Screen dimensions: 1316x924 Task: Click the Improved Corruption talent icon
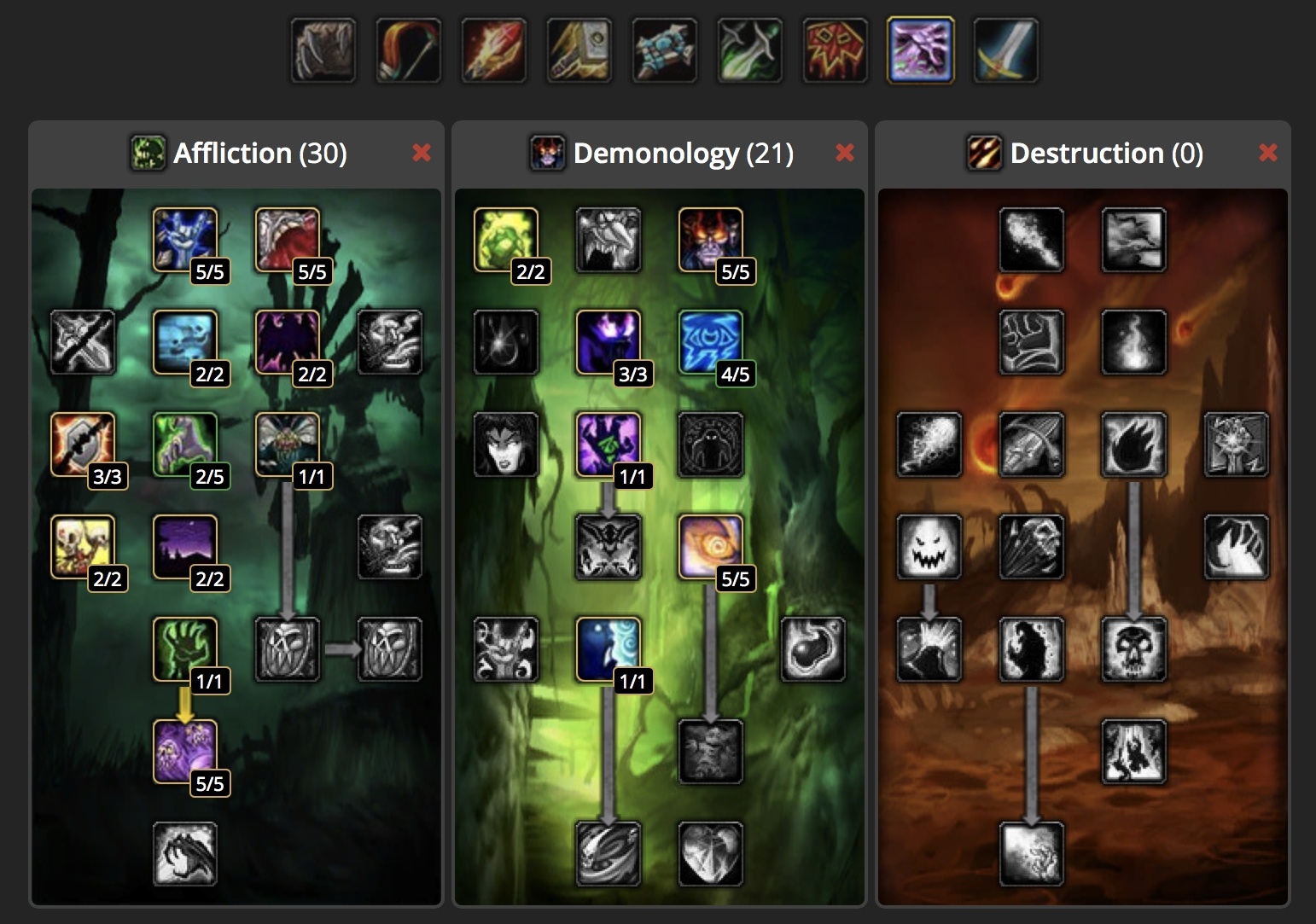(288, 237)
